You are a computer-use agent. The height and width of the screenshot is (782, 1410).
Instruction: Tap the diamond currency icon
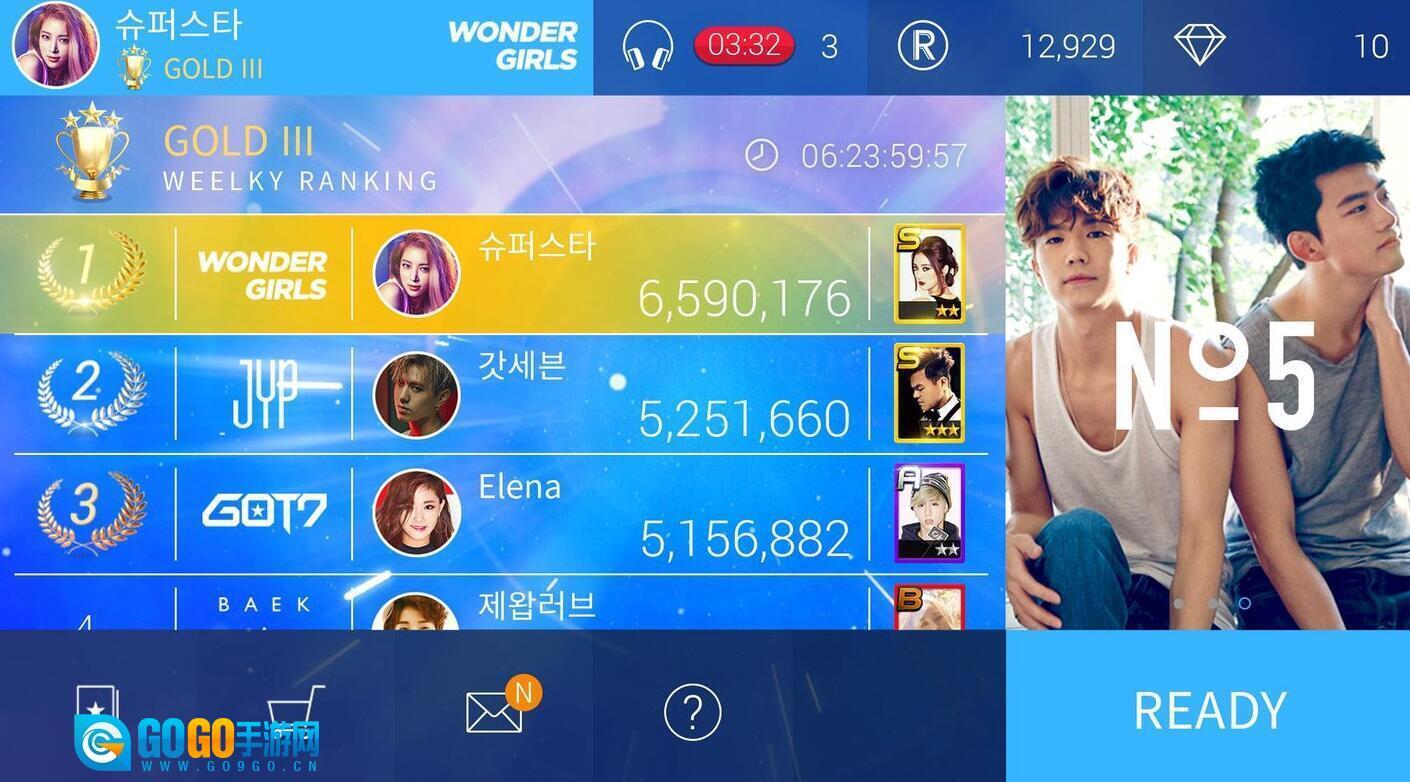pyautogui.click(x=1199, y=46)
